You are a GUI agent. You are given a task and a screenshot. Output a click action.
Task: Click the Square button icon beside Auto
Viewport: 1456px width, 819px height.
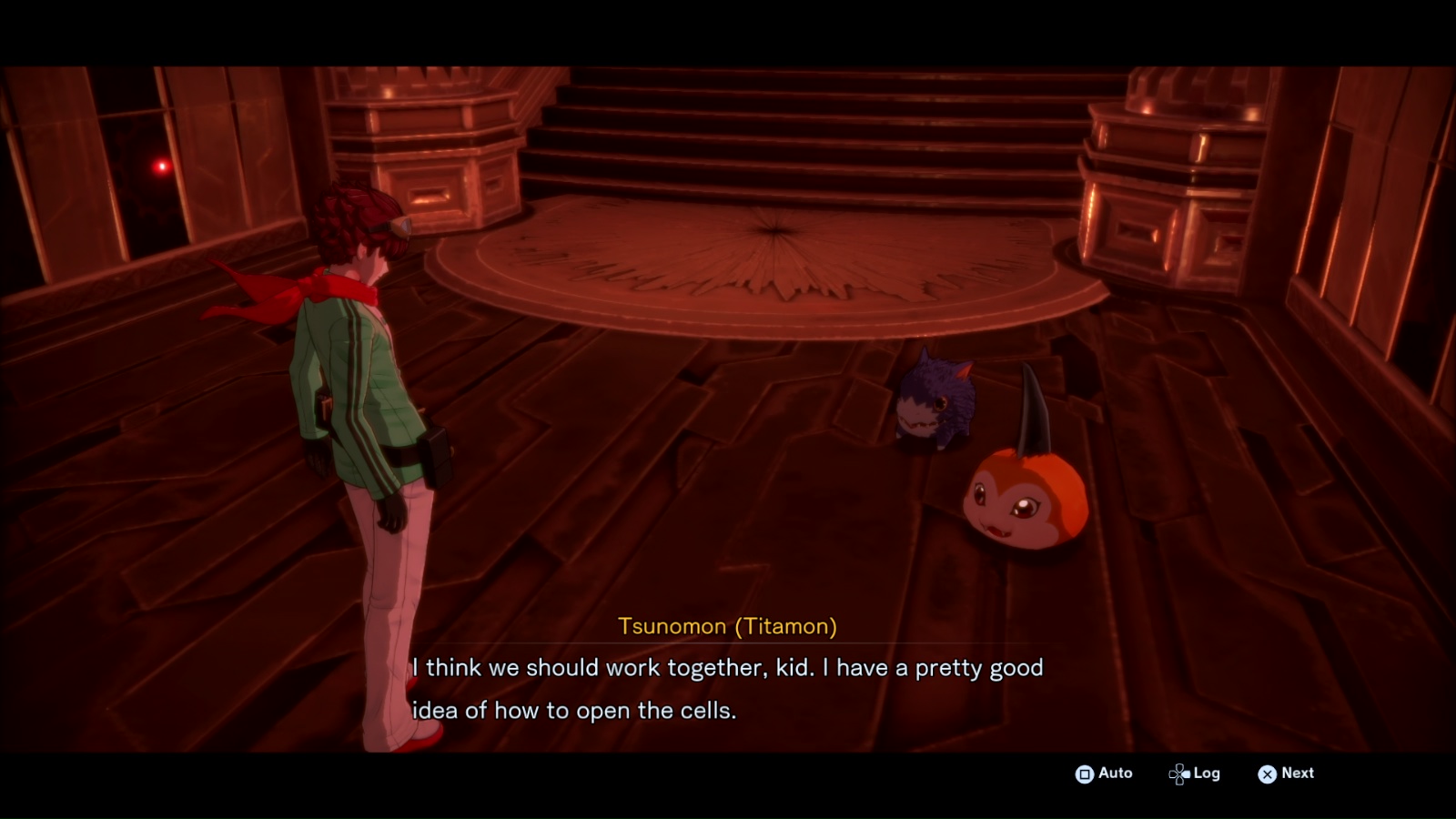(x=1086, y=773)
